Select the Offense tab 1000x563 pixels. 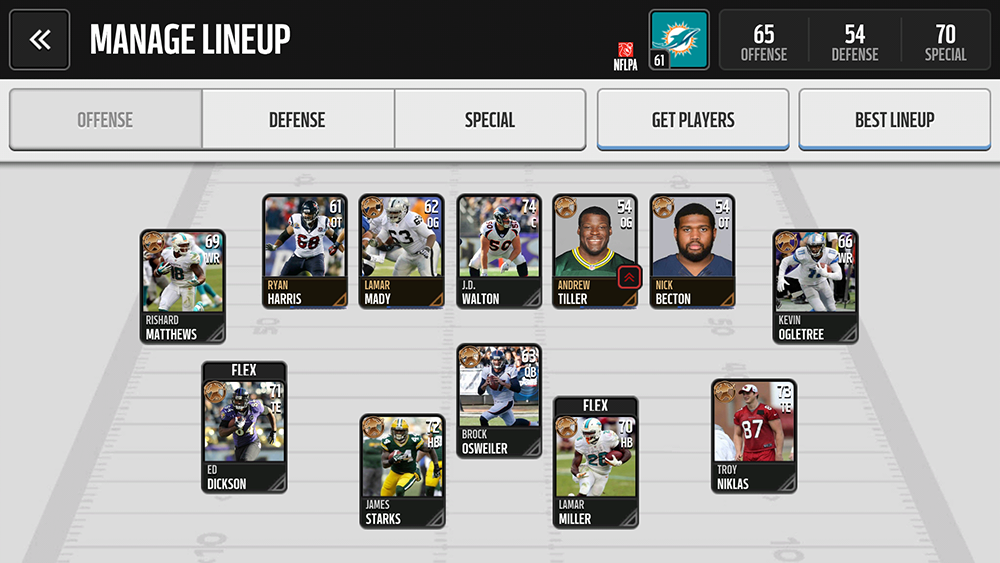point(105,120)
